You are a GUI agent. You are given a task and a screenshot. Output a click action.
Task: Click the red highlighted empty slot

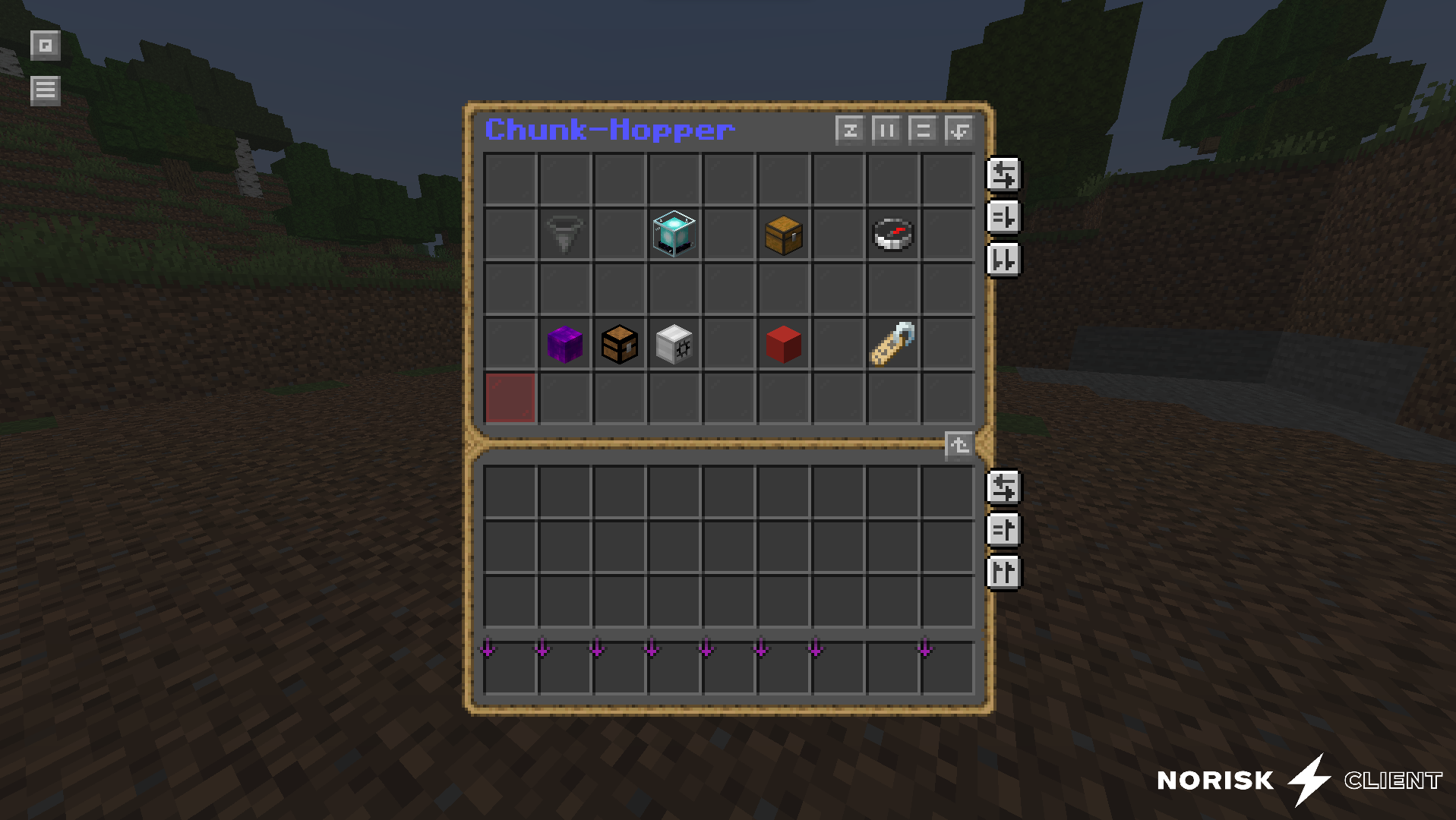510,398
